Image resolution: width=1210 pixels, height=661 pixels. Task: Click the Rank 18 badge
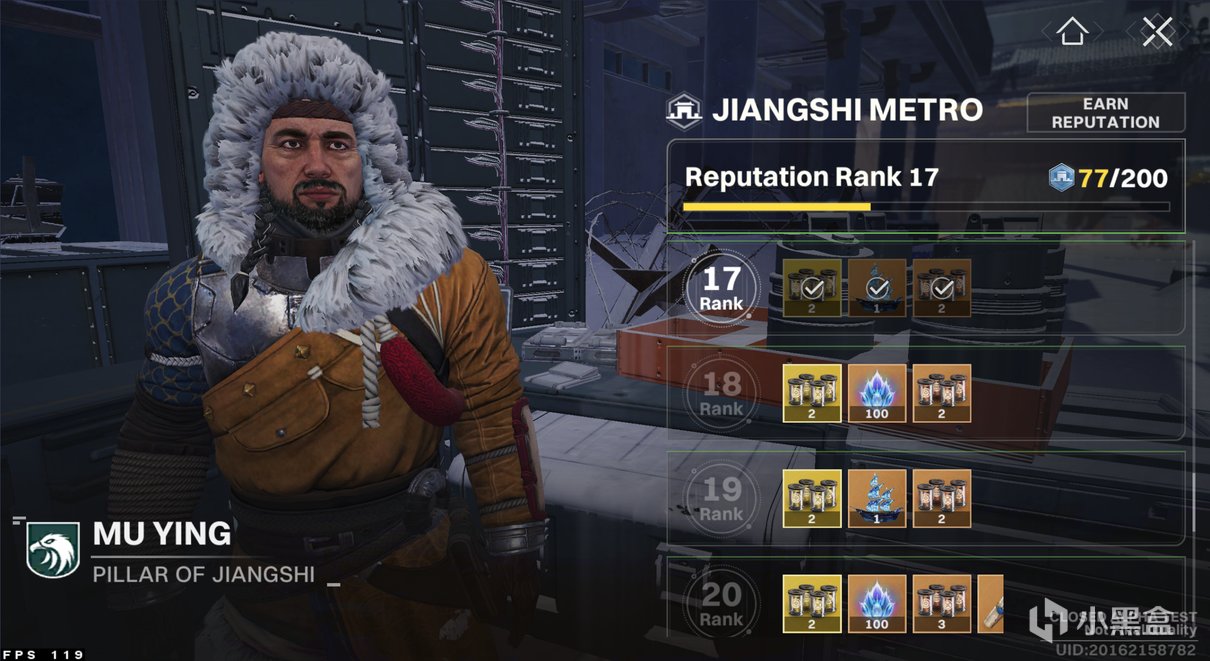click(721, 392)
